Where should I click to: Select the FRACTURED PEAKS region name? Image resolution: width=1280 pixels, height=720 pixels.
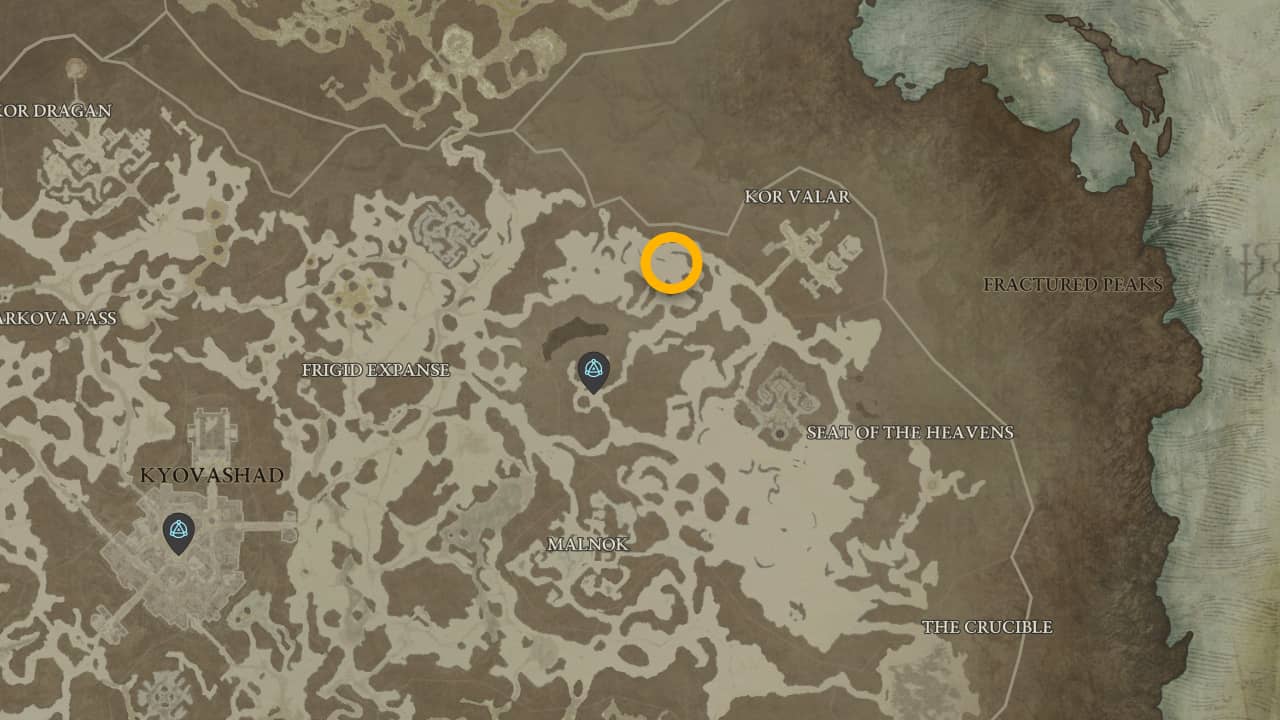pos(1072,285)
